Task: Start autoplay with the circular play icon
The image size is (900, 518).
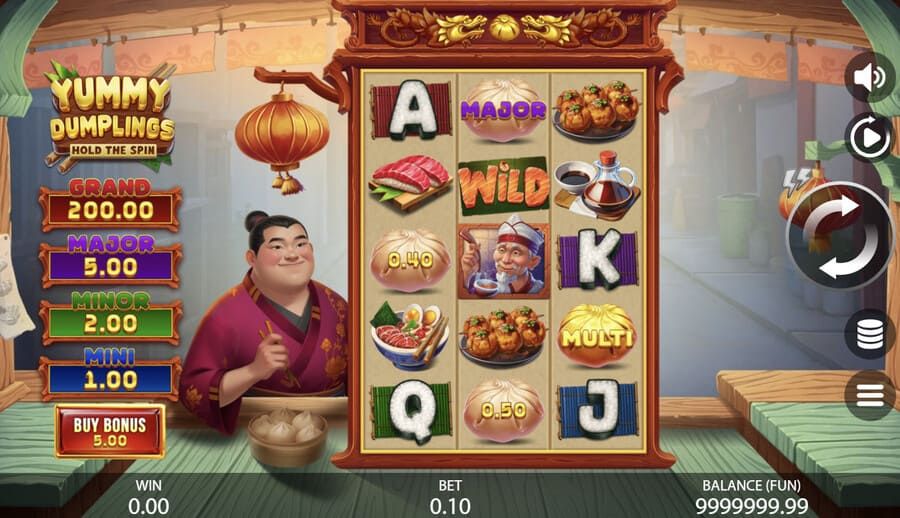Action: (868, 137)
